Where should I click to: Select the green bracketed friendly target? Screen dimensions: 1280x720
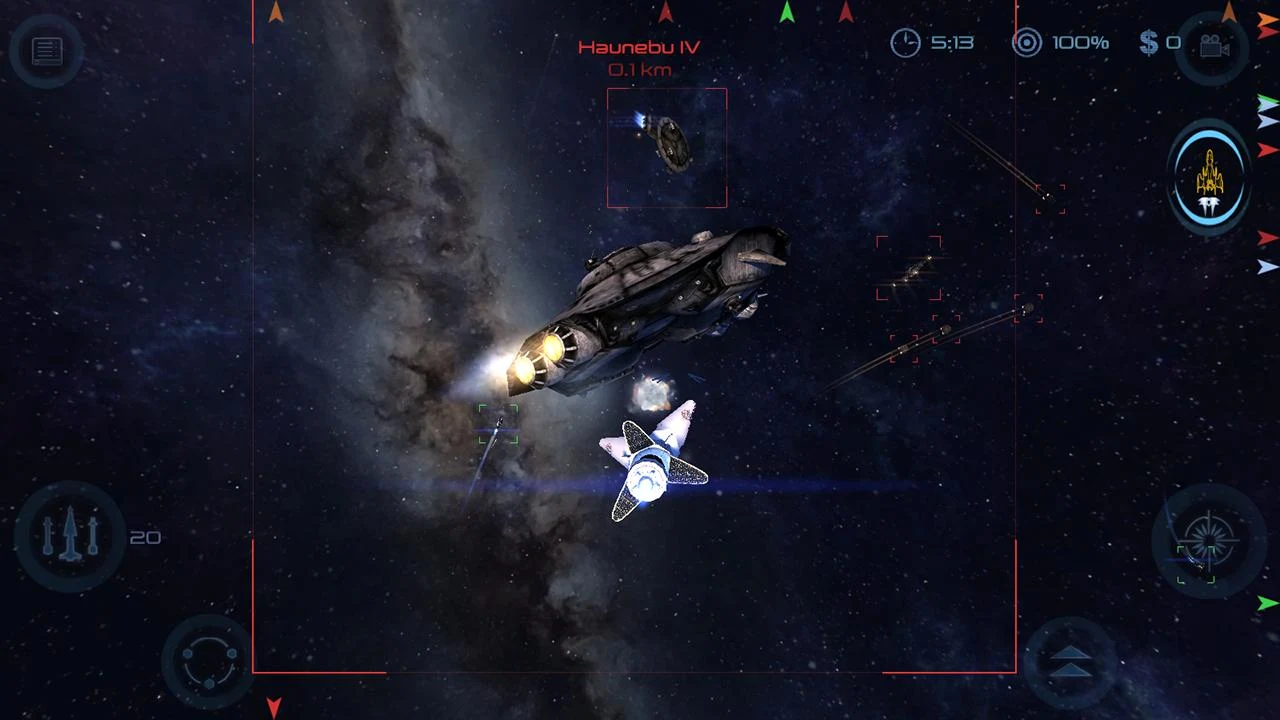[x=498, y=425]
